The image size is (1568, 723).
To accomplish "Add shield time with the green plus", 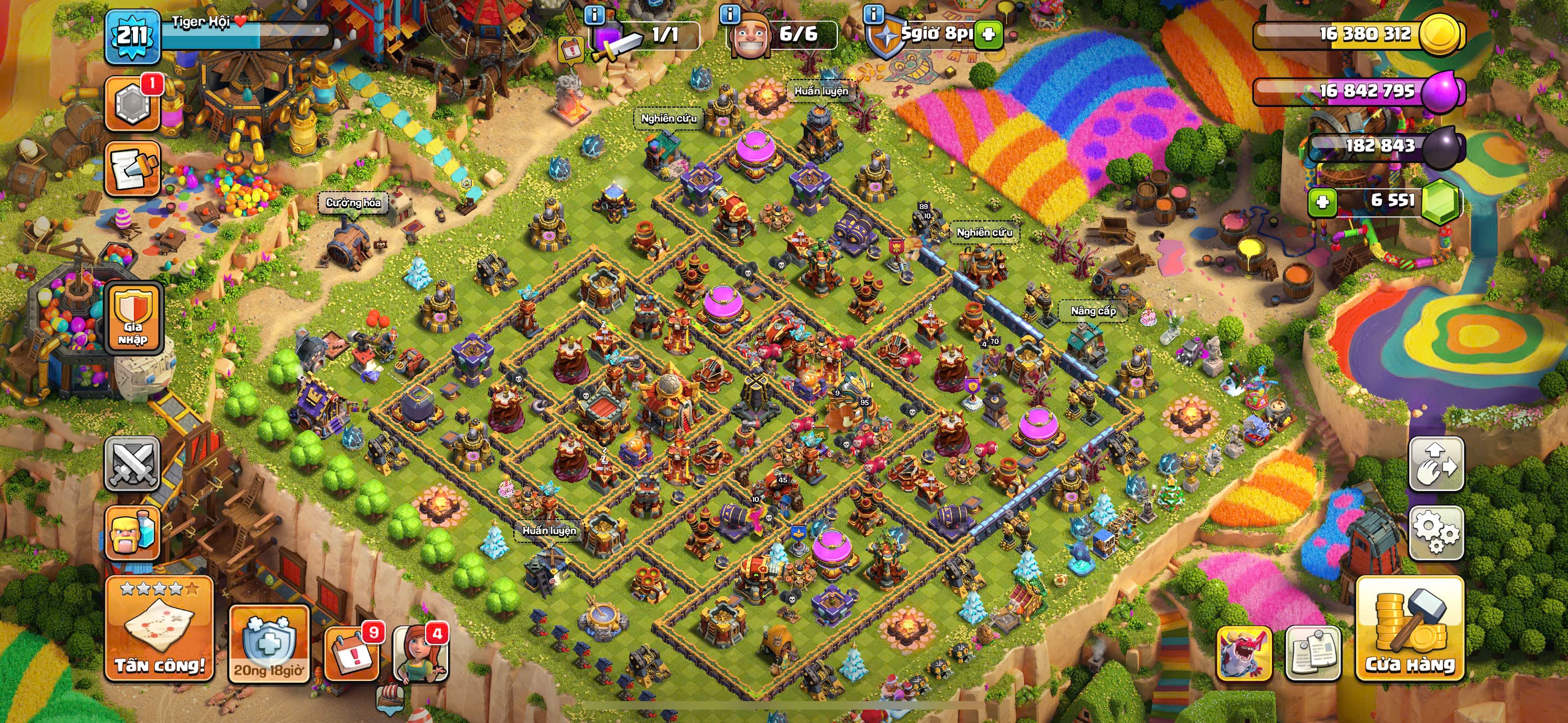I will 989,34.
